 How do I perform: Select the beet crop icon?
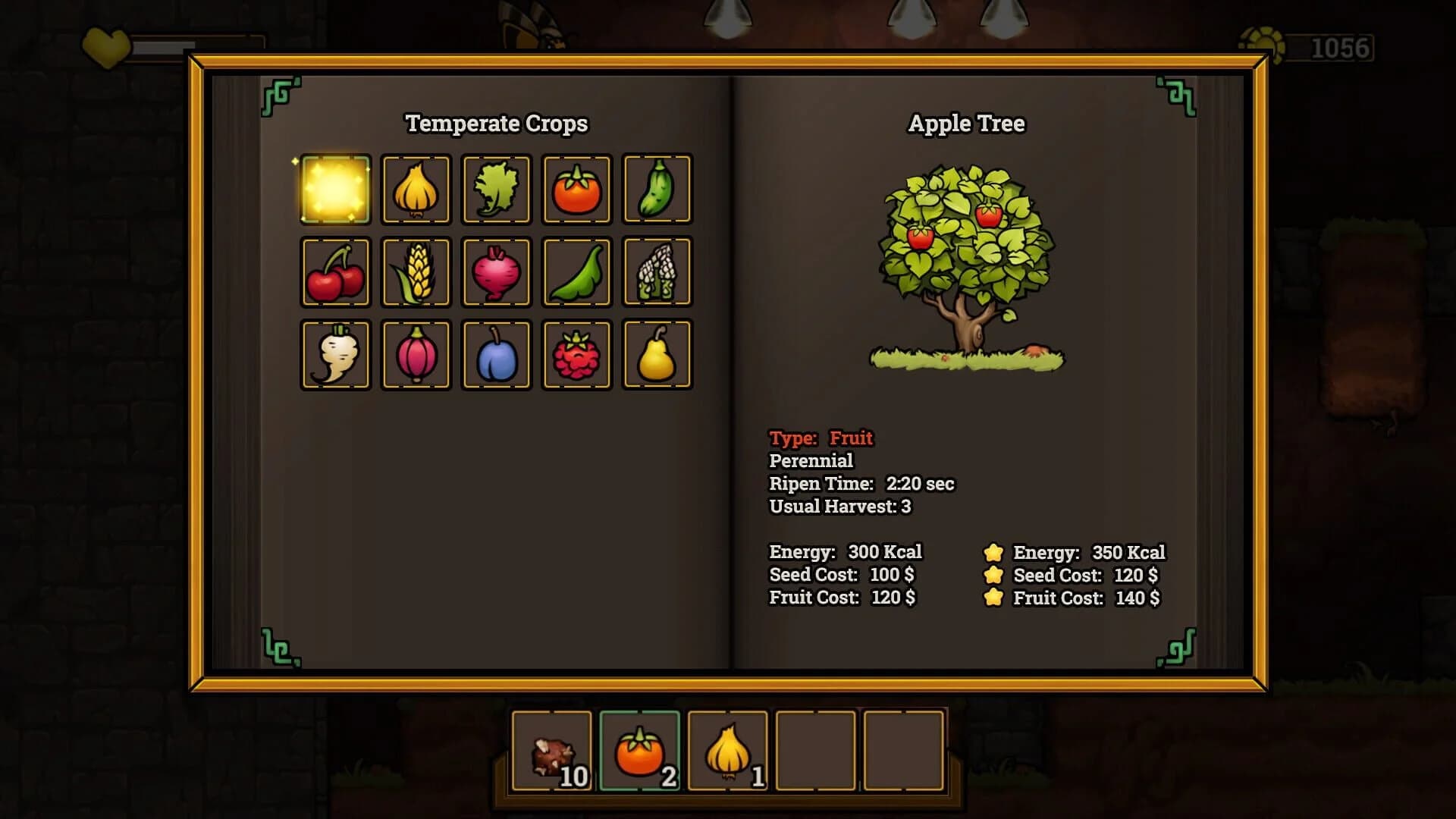point(497,271)
